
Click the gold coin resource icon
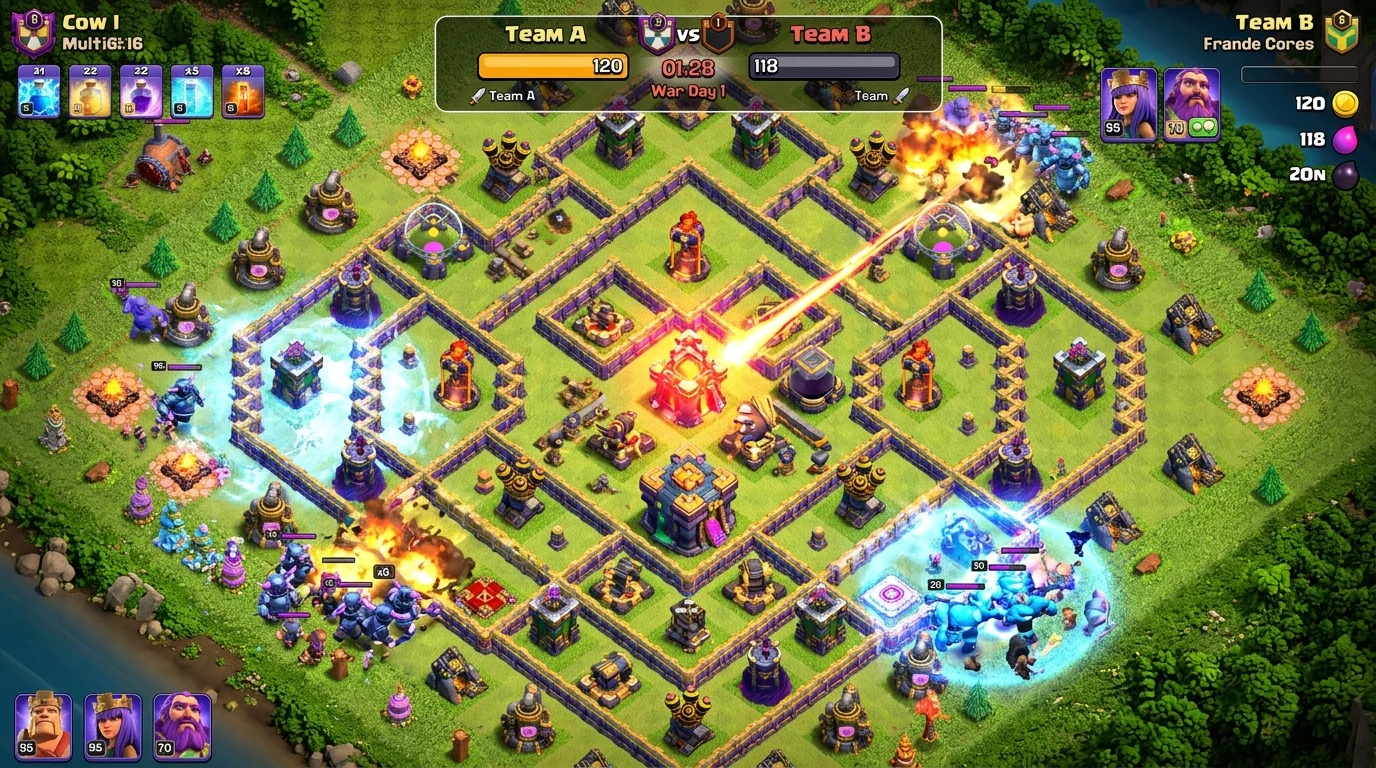pyautogui.click(x=1345, y=103)
